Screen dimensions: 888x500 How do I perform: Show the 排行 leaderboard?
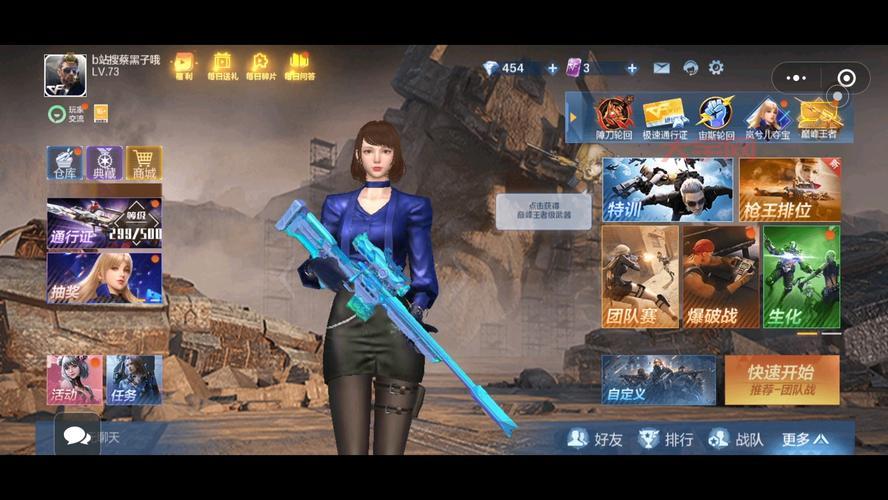[666, 438]
